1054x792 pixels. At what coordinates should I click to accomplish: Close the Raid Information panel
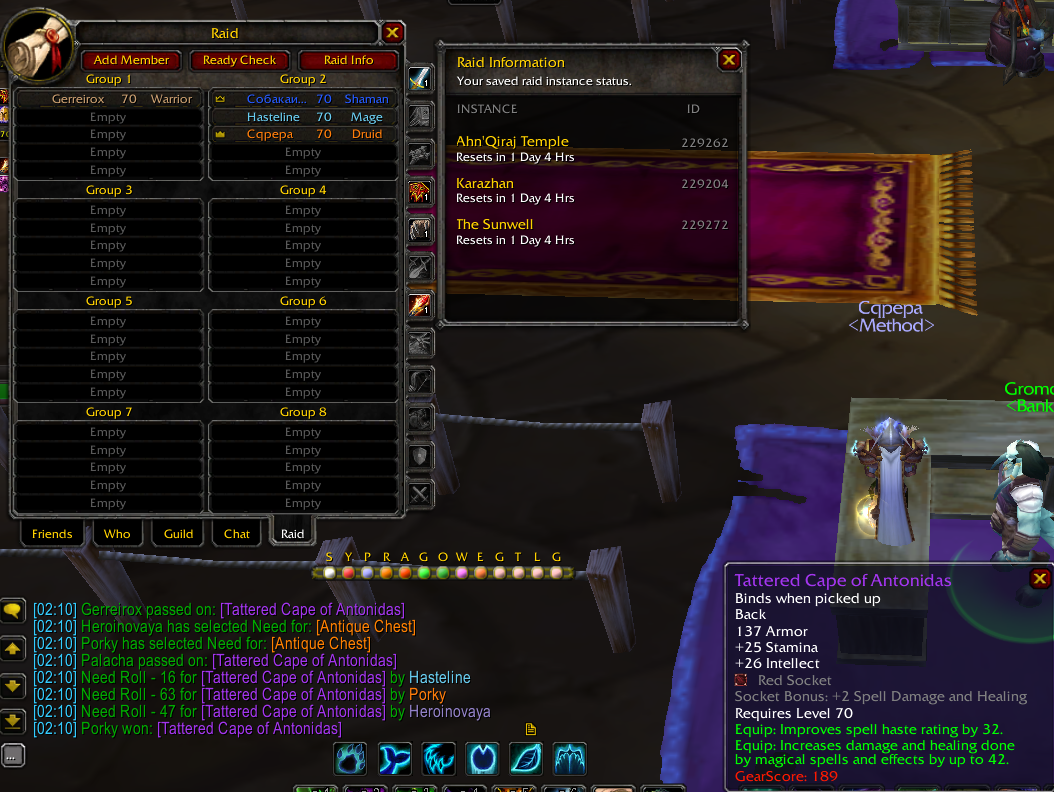729,60
